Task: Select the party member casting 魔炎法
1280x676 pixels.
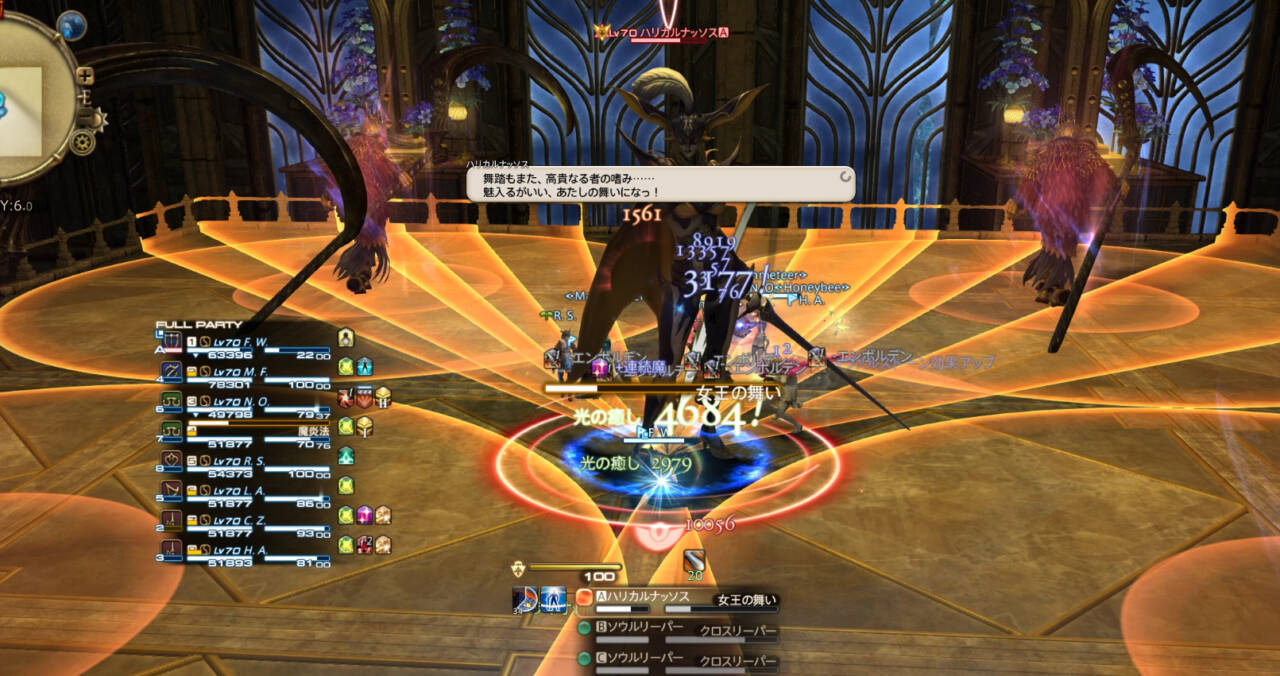Action: tap(246, 429)
